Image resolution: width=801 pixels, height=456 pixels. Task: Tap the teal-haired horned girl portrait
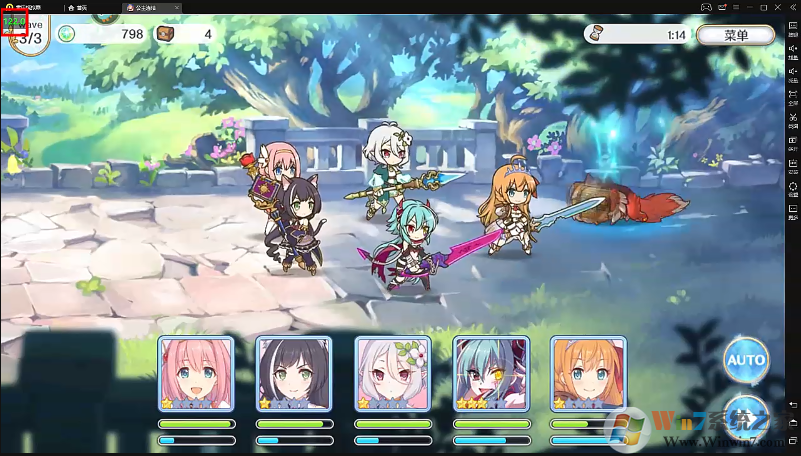pos(491,374)
